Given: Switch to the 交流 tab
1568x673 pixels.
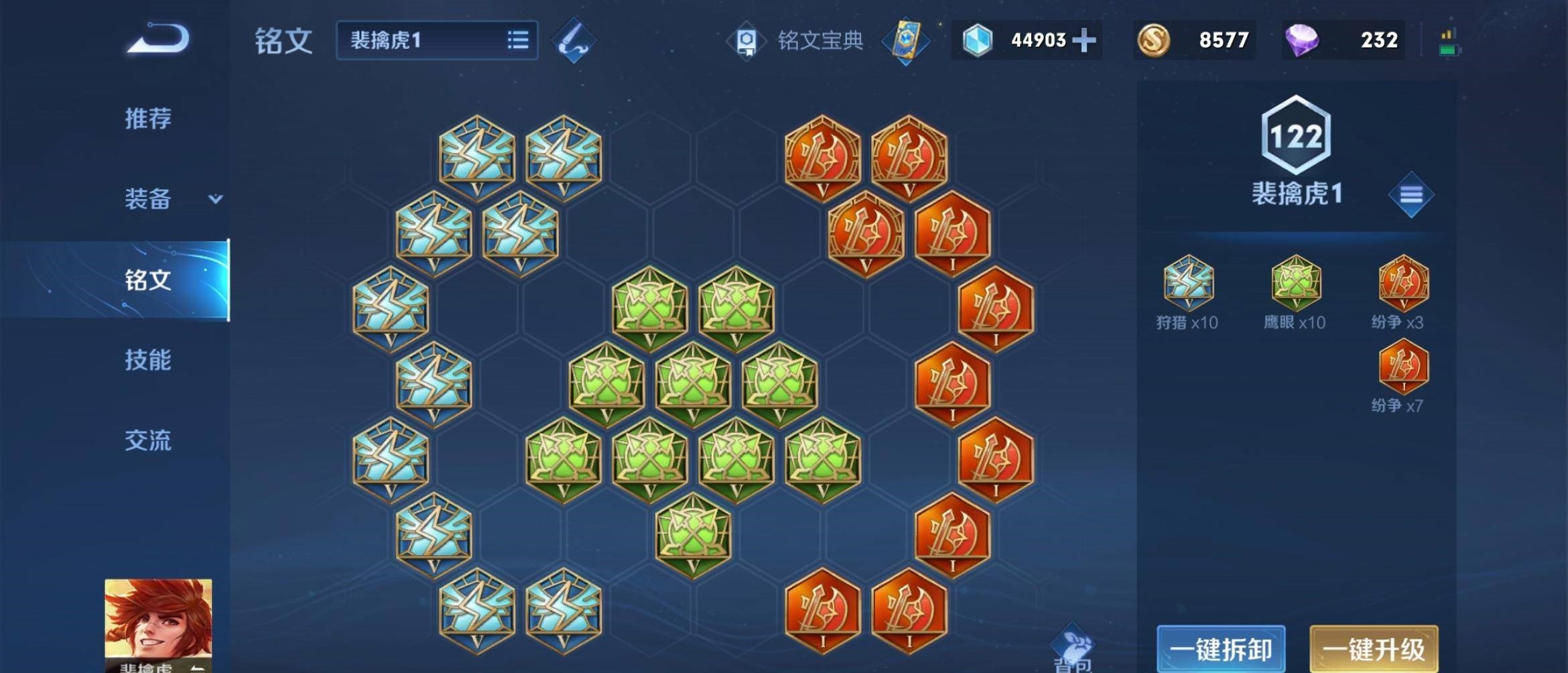Looking at the screenshot, I should 148,440.
